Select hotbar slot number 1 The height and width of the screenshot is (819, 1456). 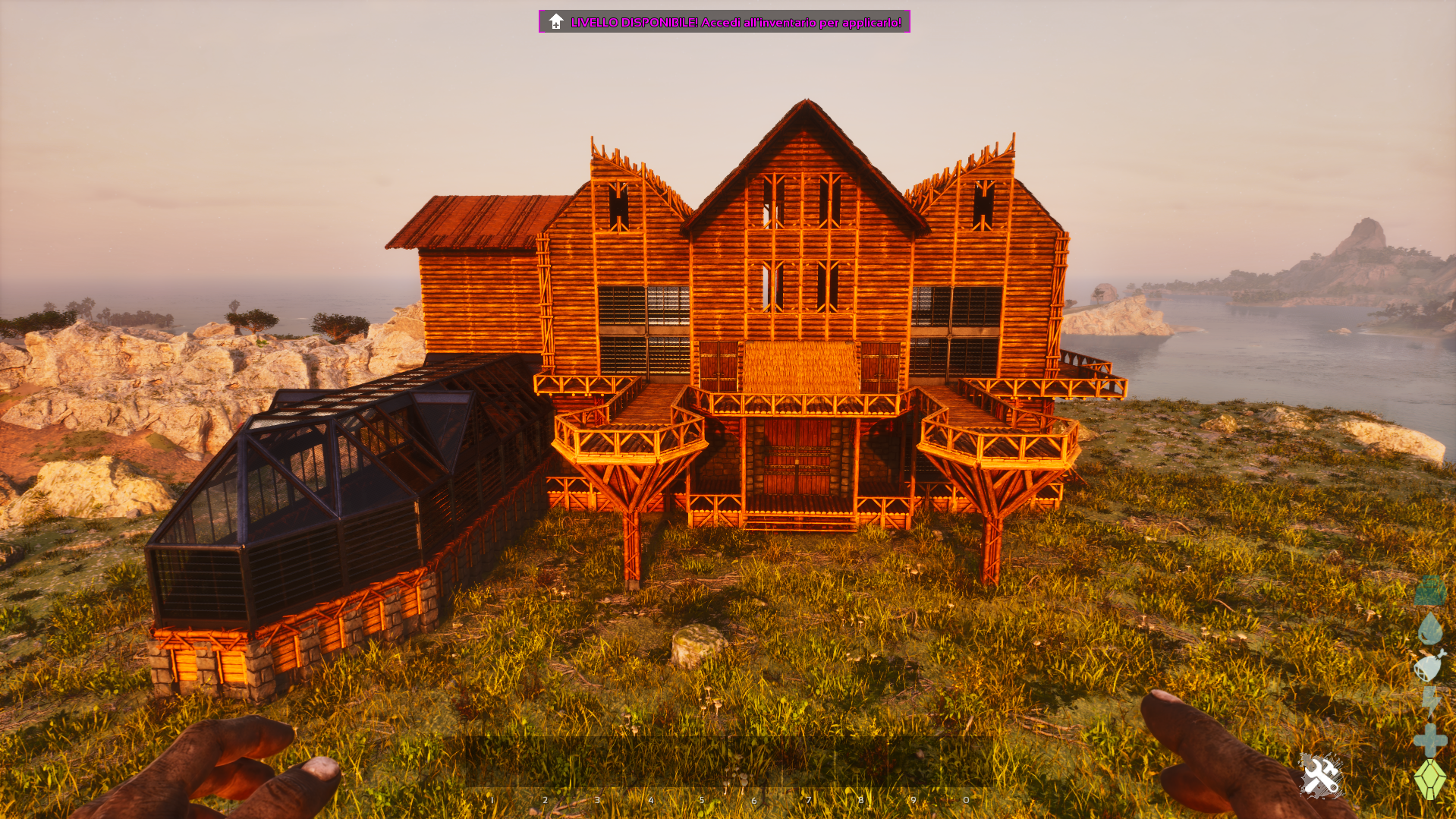pyautogui.click(x=491, y=763)
